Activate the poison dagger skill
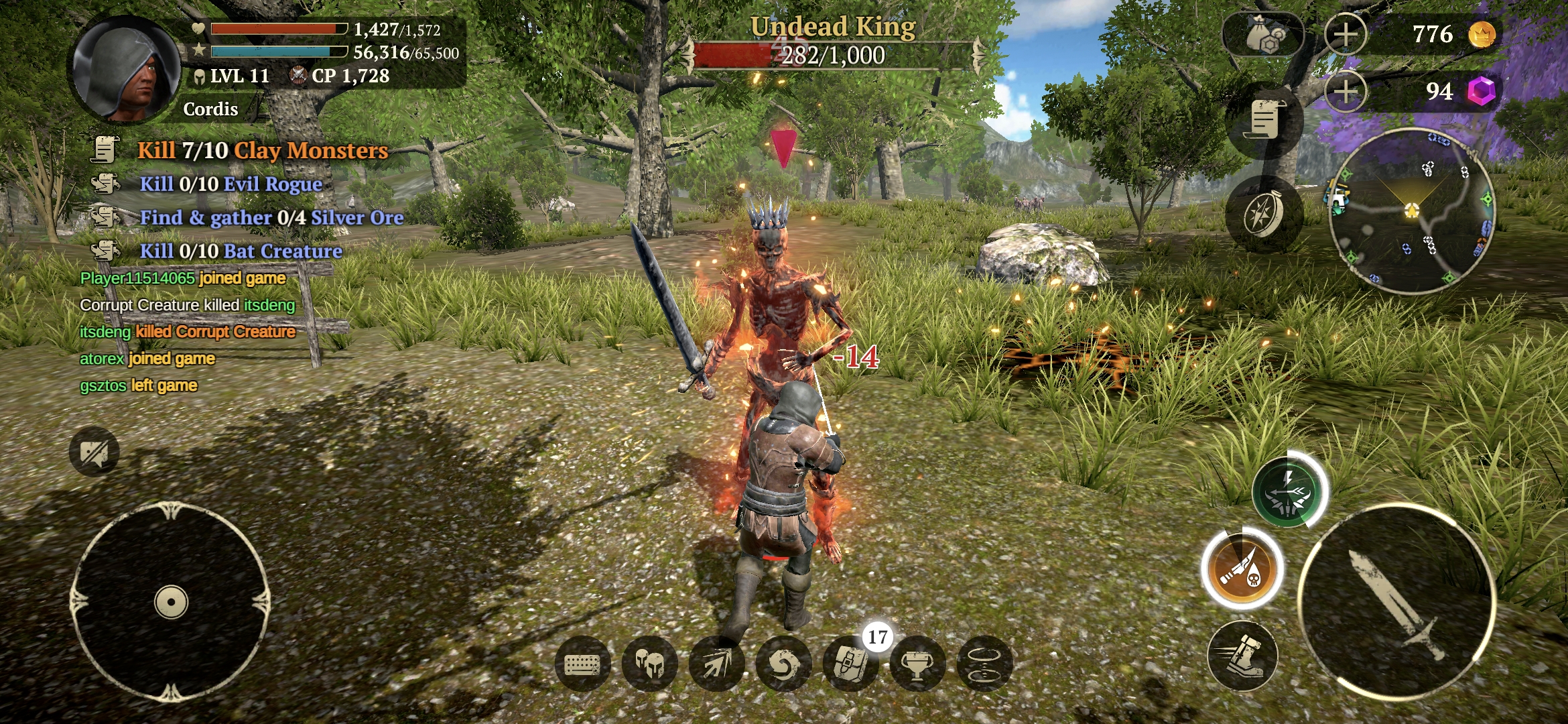Viewport: 1568px width, 724px height. 1242,569
